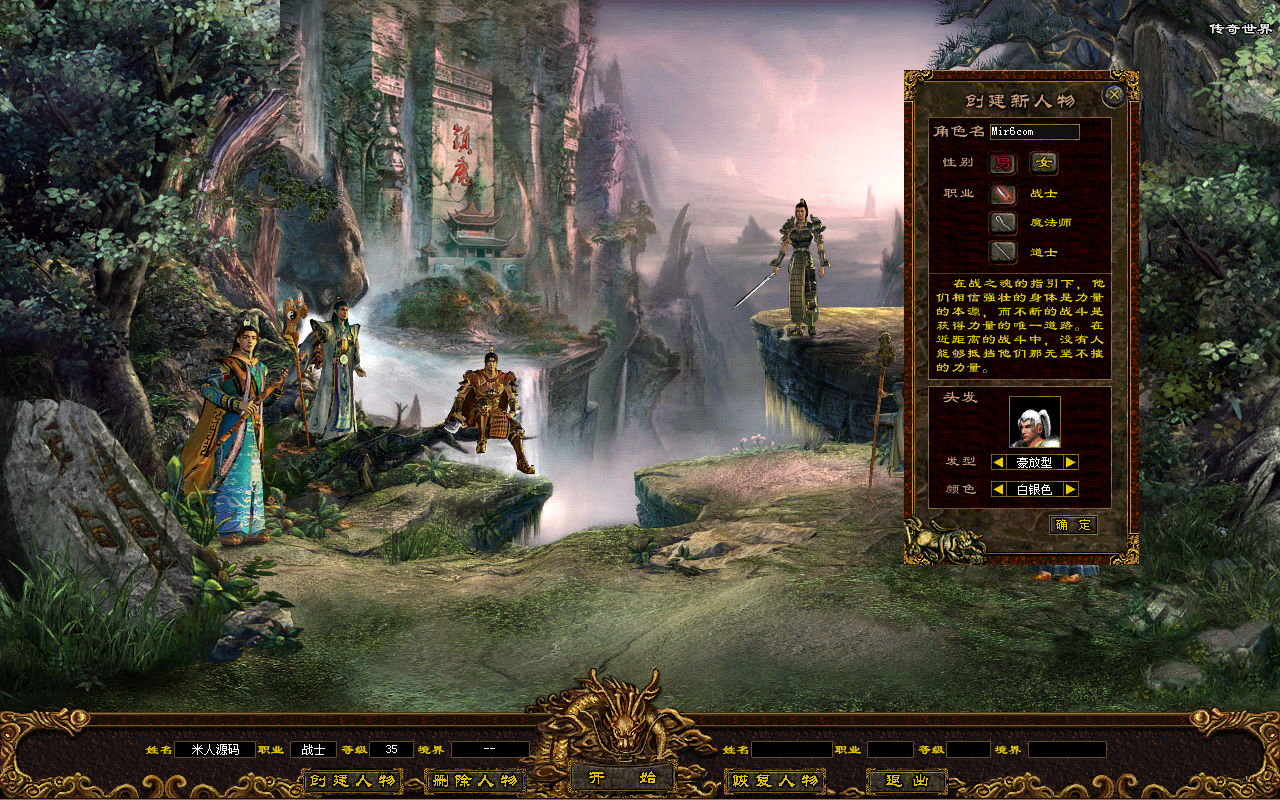This screenshot has height=800, width=1280.
Task: Start the game with 开始 button
Action: tap(622, 778)
